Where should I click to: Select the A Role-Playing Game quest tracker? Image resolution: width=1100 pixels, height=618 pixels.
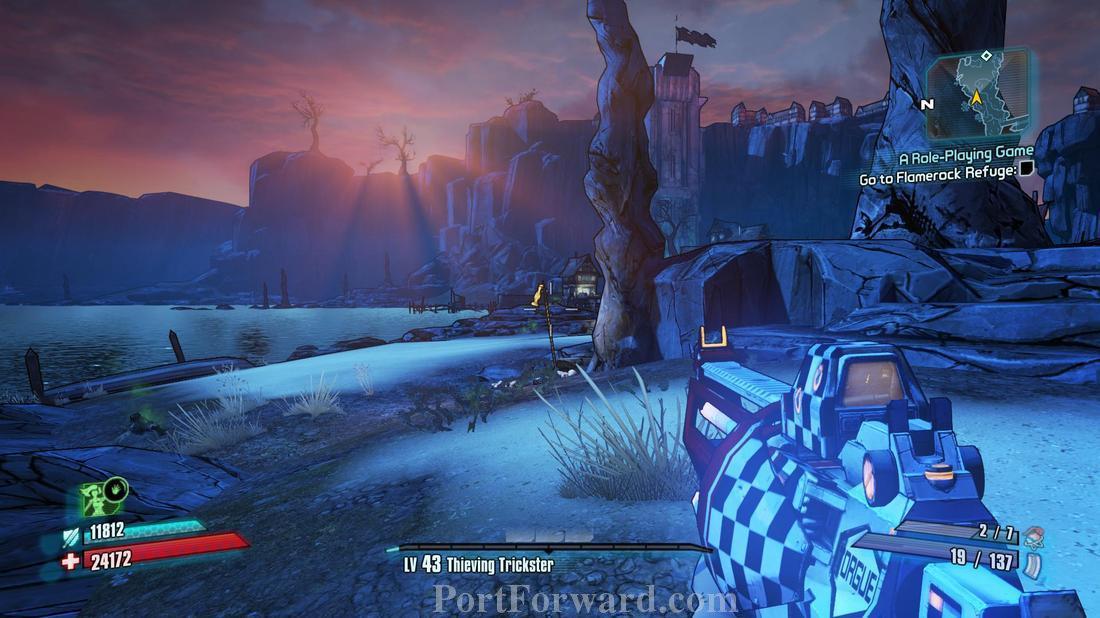tap(965, 154)
